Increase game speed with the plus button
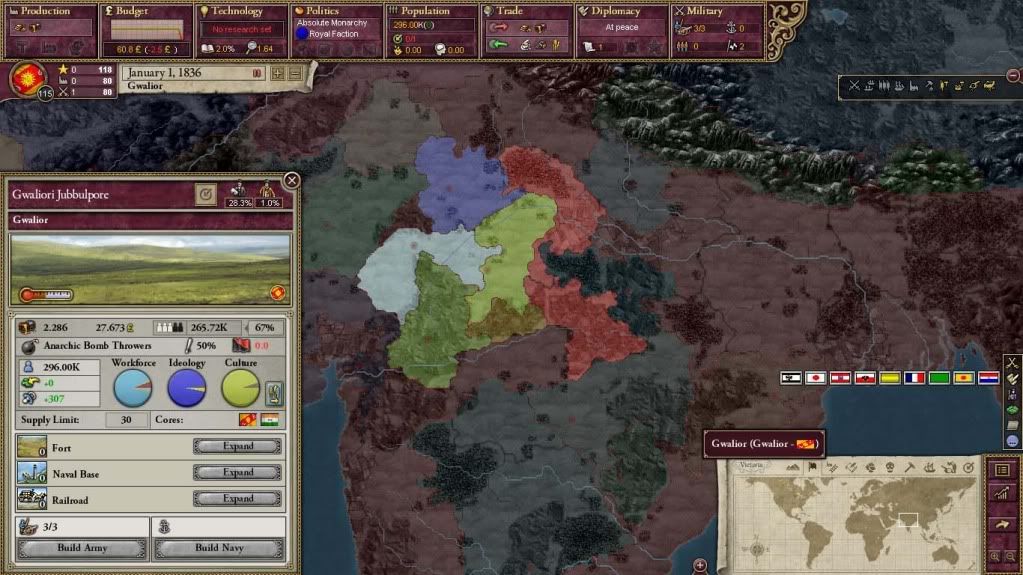This screenshot has width=1023, height=575. [278, 73]
